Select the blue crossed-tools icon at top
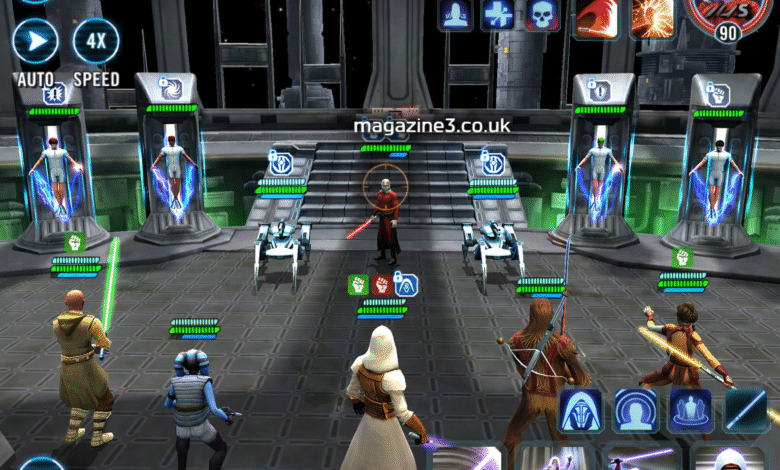 point(498,14)
